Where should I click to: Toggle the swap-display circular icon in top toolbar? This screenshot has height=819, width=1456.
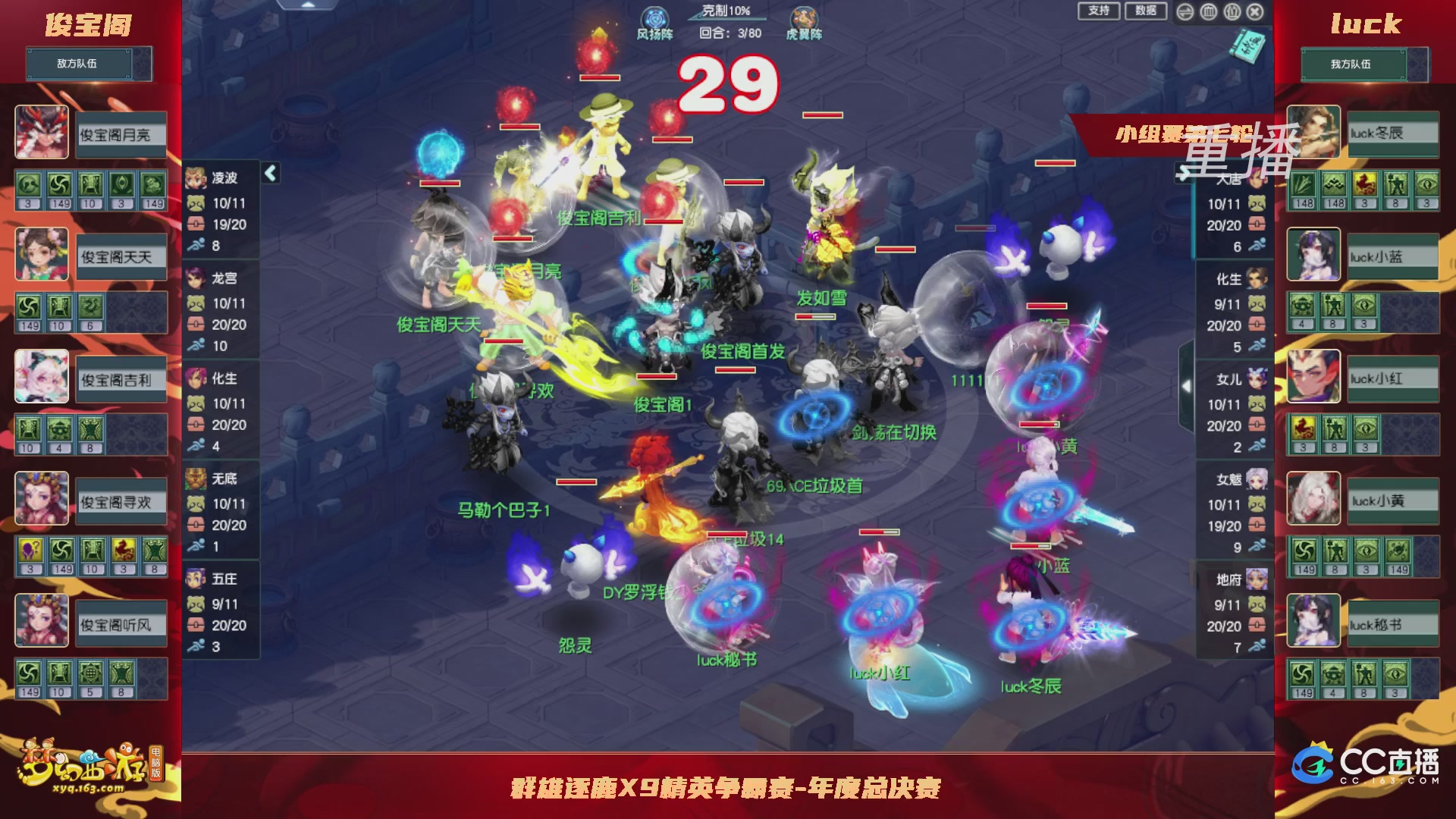click(1186, 12)
